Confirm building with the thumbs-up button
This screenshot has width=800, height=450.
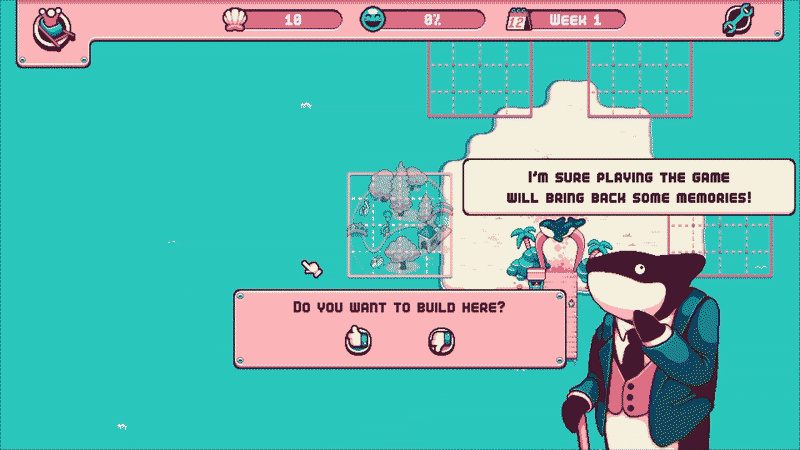click(x=358, y=340)
